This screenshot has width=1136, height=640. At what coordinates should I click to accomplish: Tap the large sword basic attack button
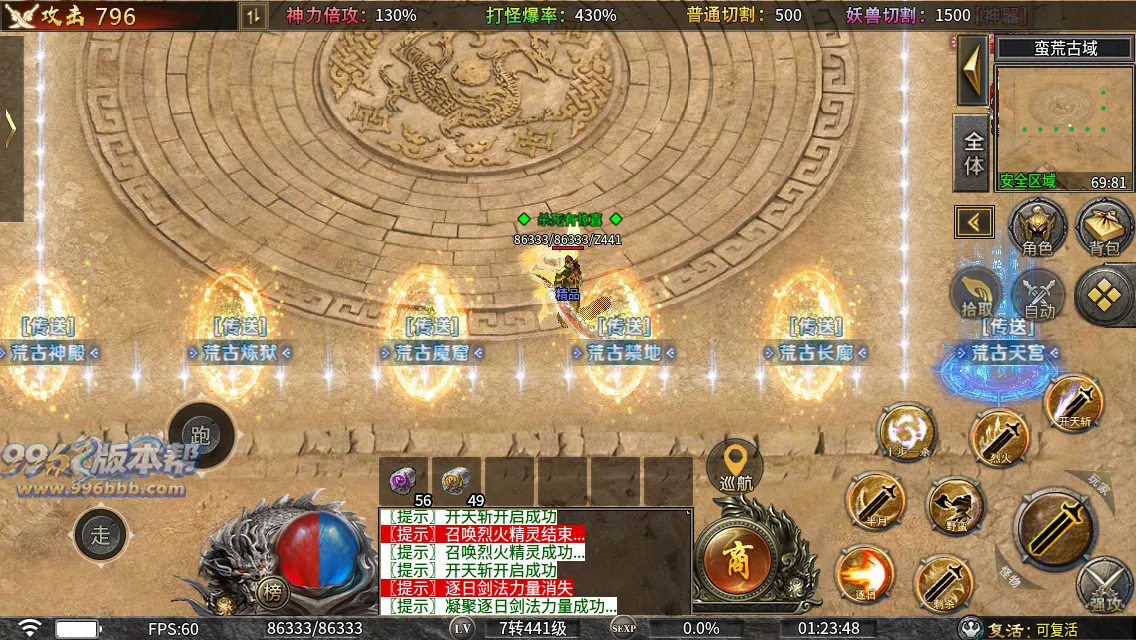pos(1052,529)
